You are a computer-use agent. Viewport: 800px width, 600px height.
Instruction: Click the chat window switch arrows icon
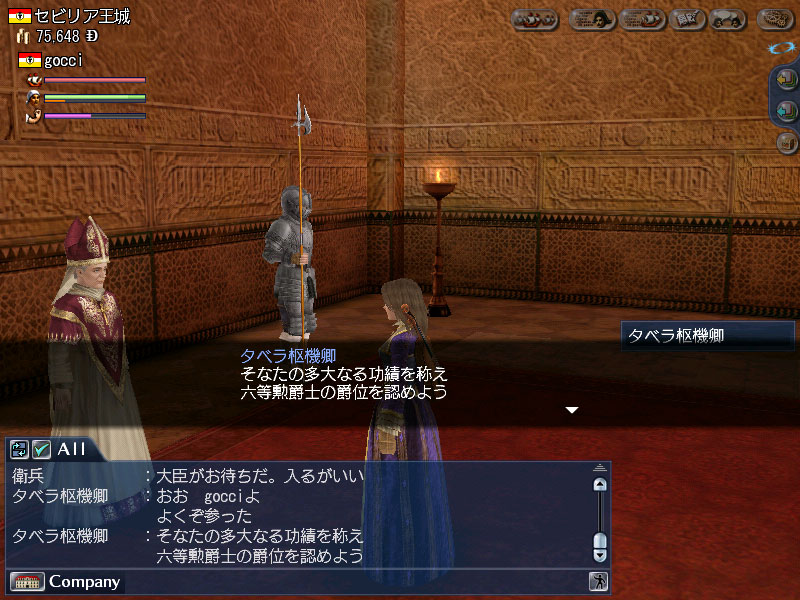[20, 449]
